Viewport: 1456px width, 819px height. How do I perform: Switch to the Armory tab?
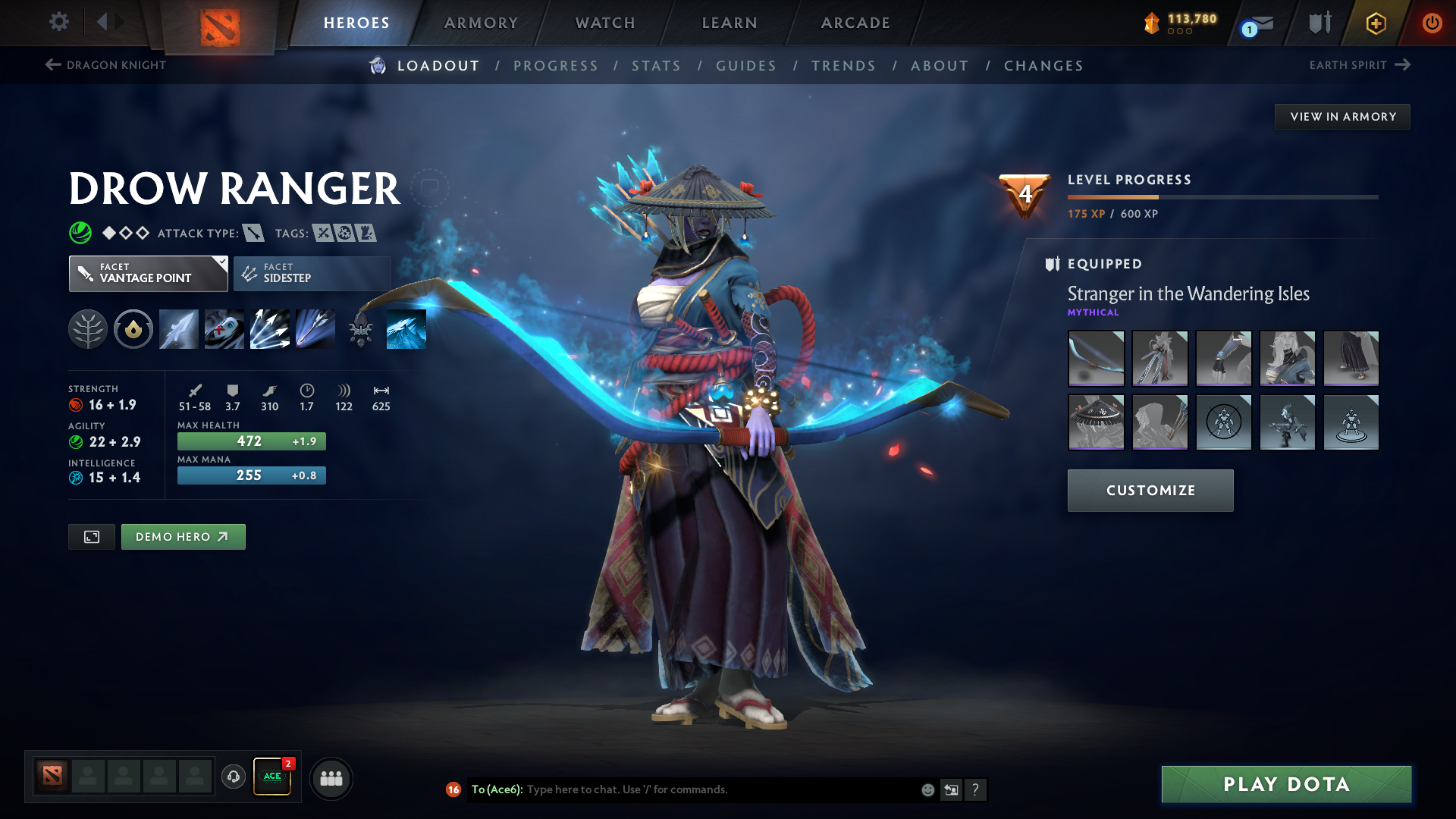(x=481, y=23)
